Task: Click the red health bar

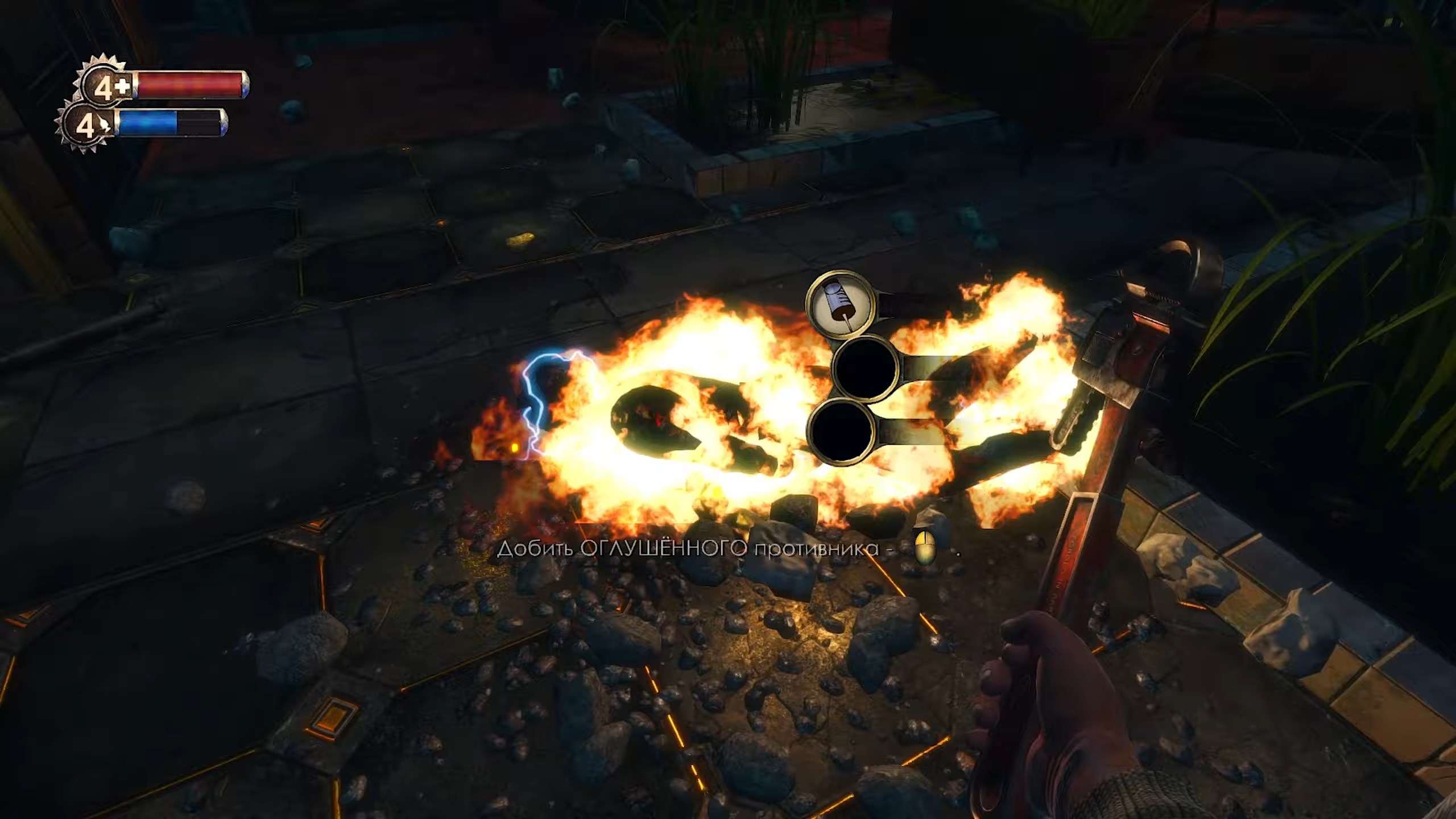Action: 188,85
